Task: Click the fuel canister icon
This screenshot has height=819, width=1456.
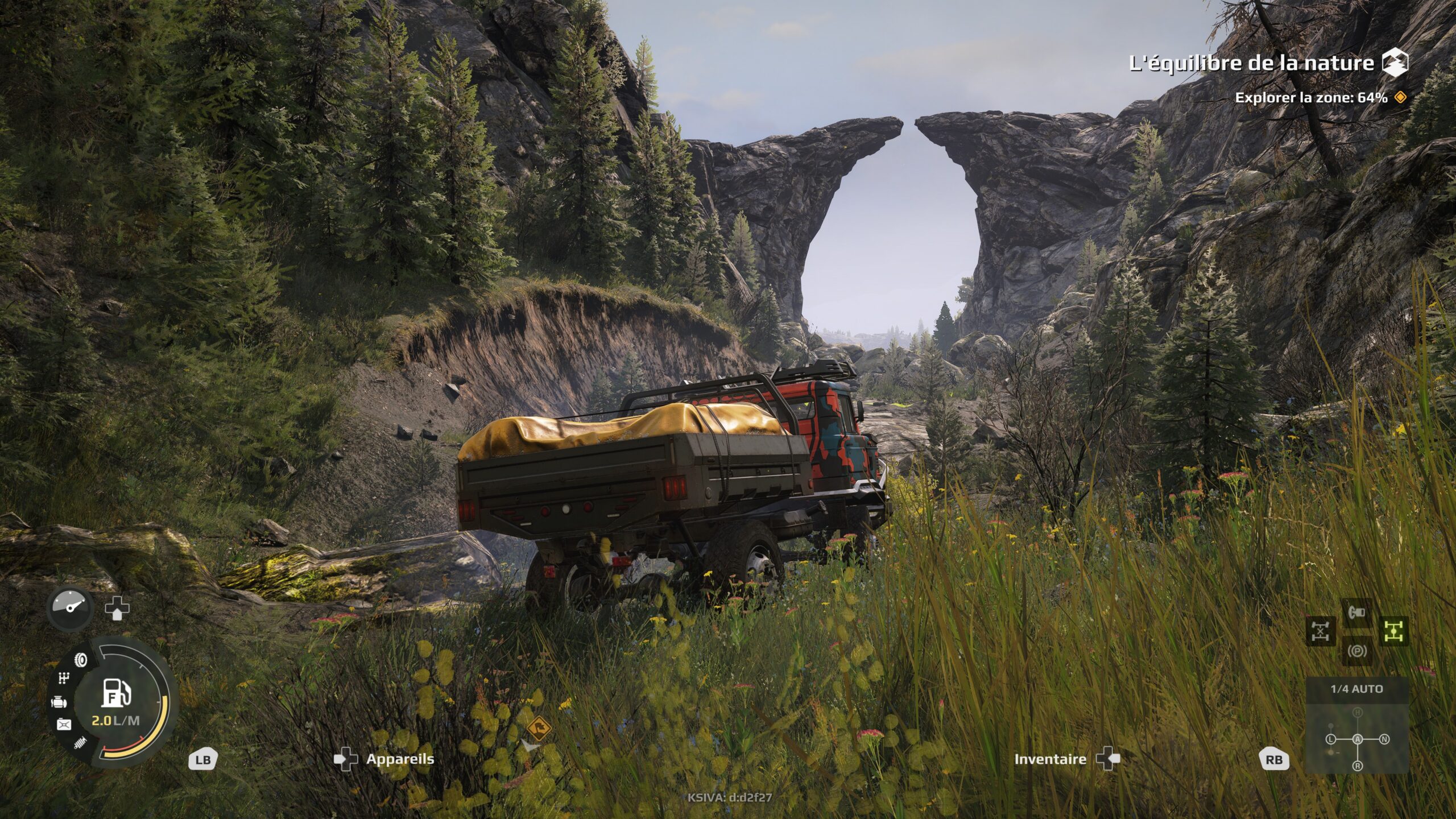Action: click(64, 723)
